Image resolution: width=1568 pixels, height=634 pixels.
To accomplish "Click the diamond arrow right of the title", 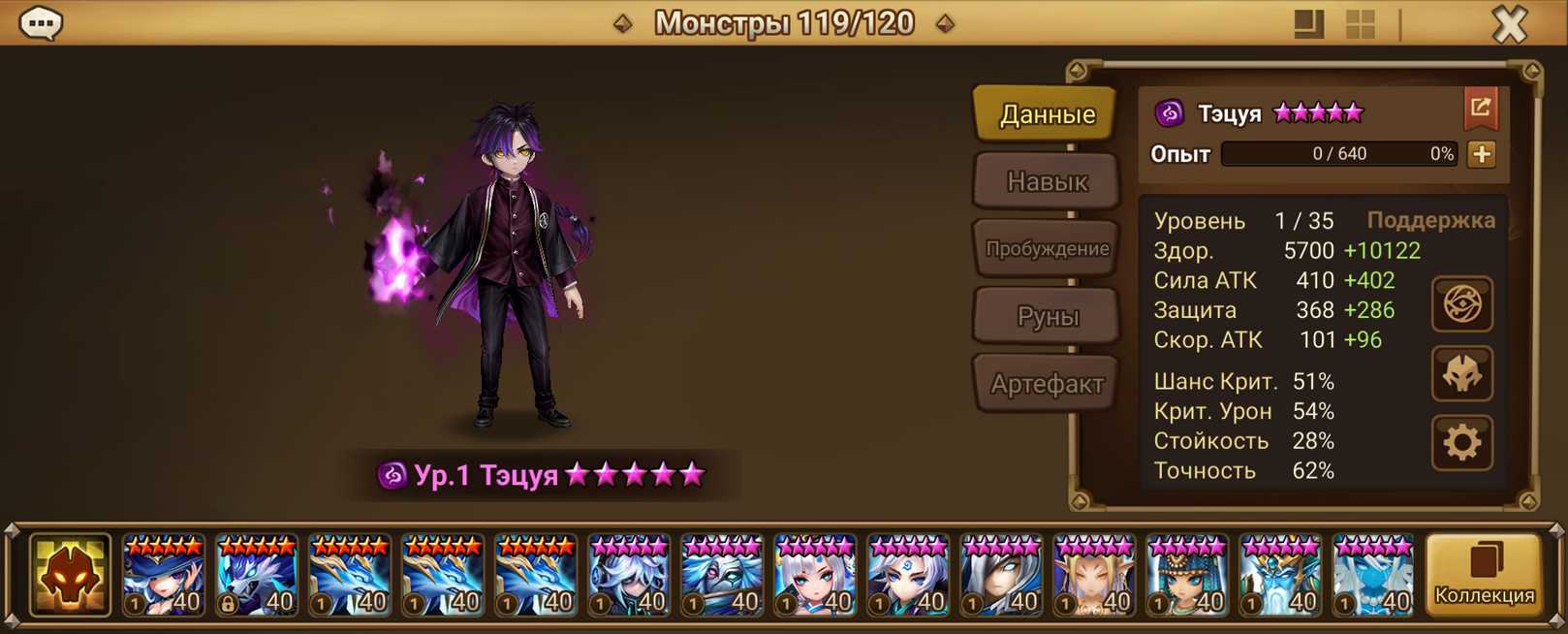I will [x=945, y=23].
